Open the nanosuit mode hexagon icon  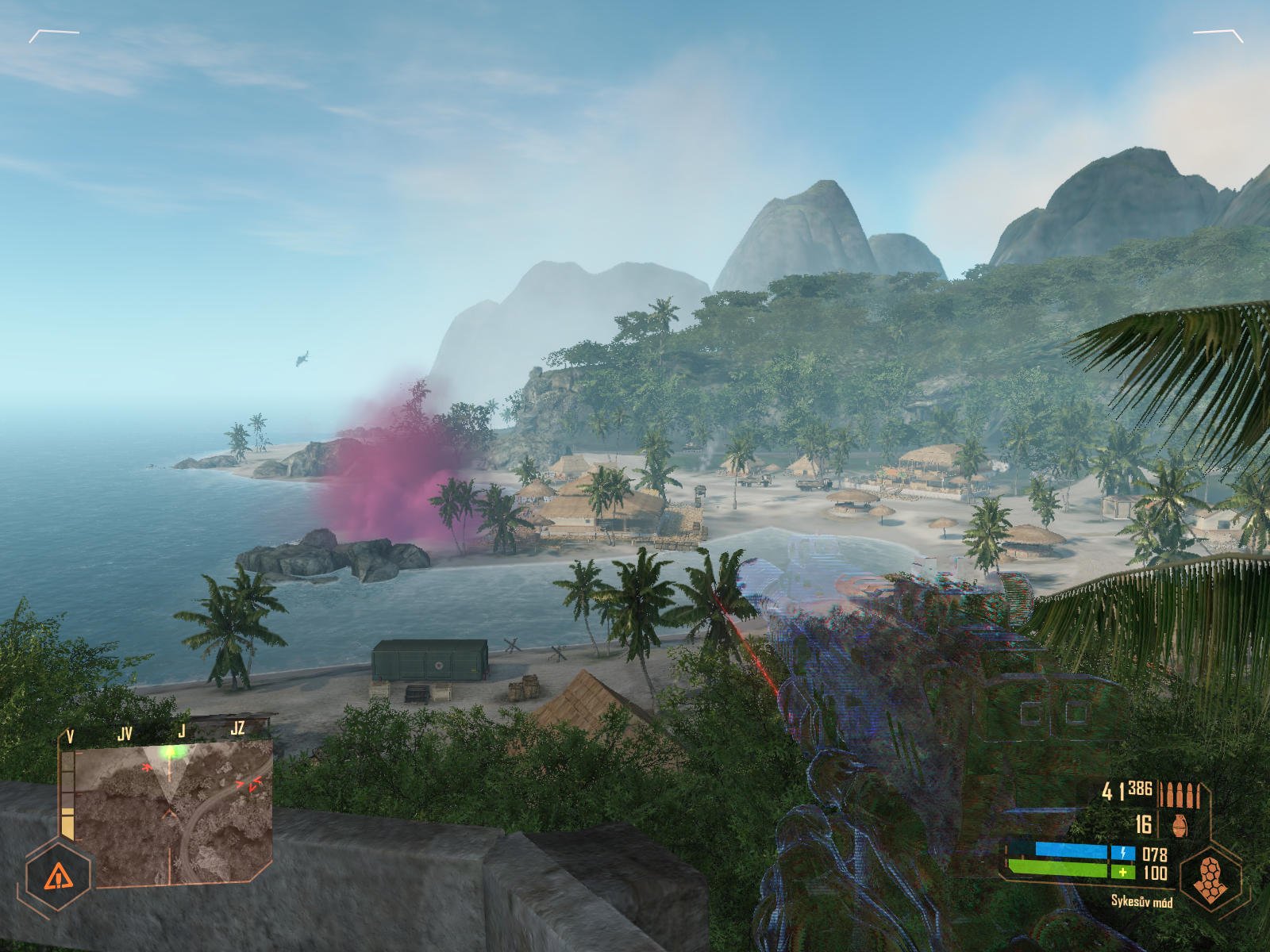tap(1210, 879)
